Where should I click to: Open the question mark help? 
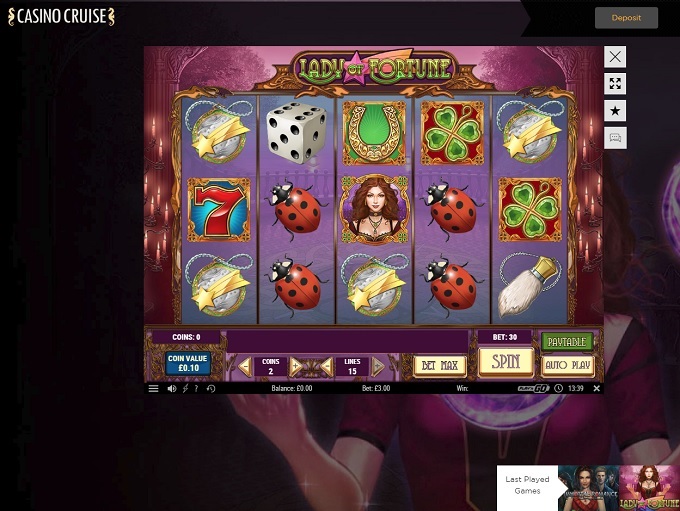195,388
